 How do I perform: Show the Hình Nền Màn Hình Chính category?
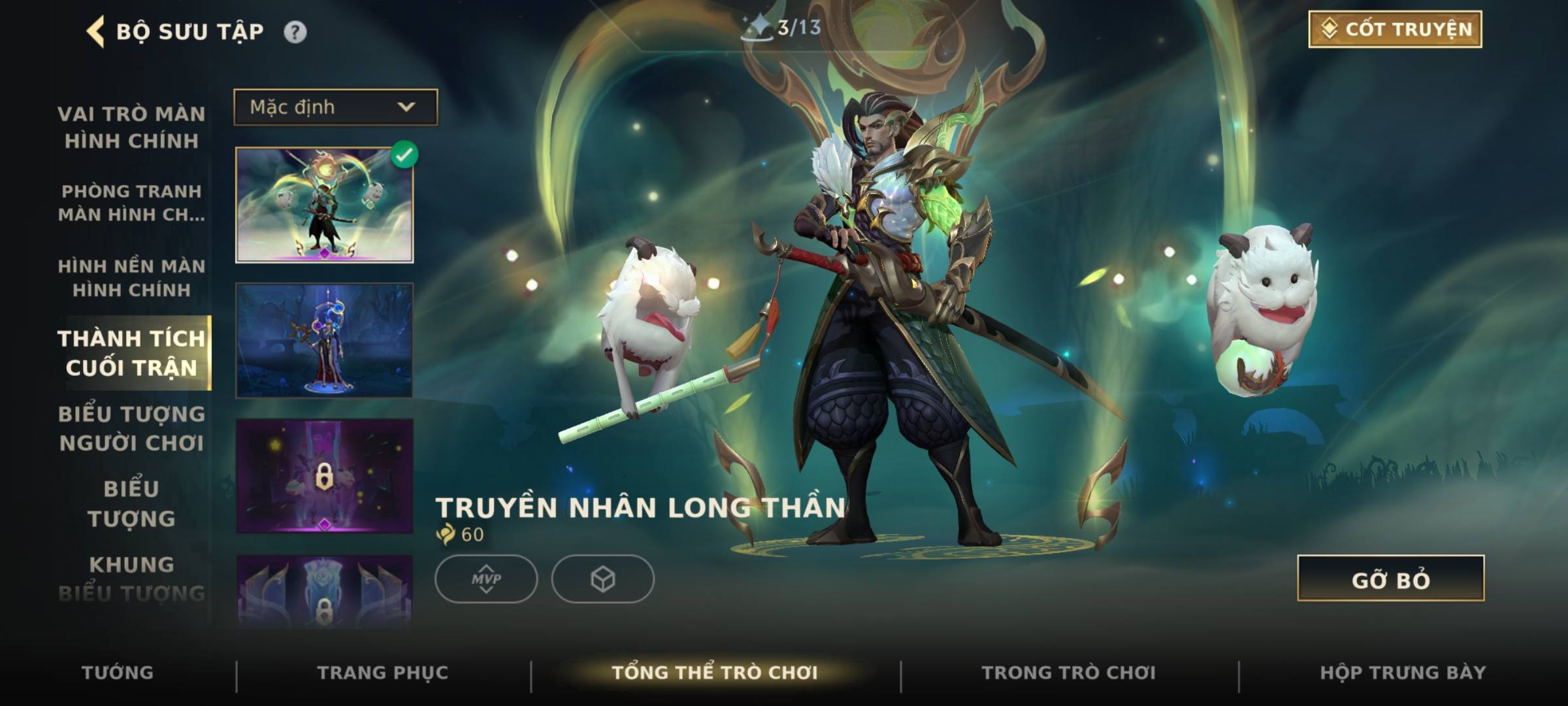point(131,278)
